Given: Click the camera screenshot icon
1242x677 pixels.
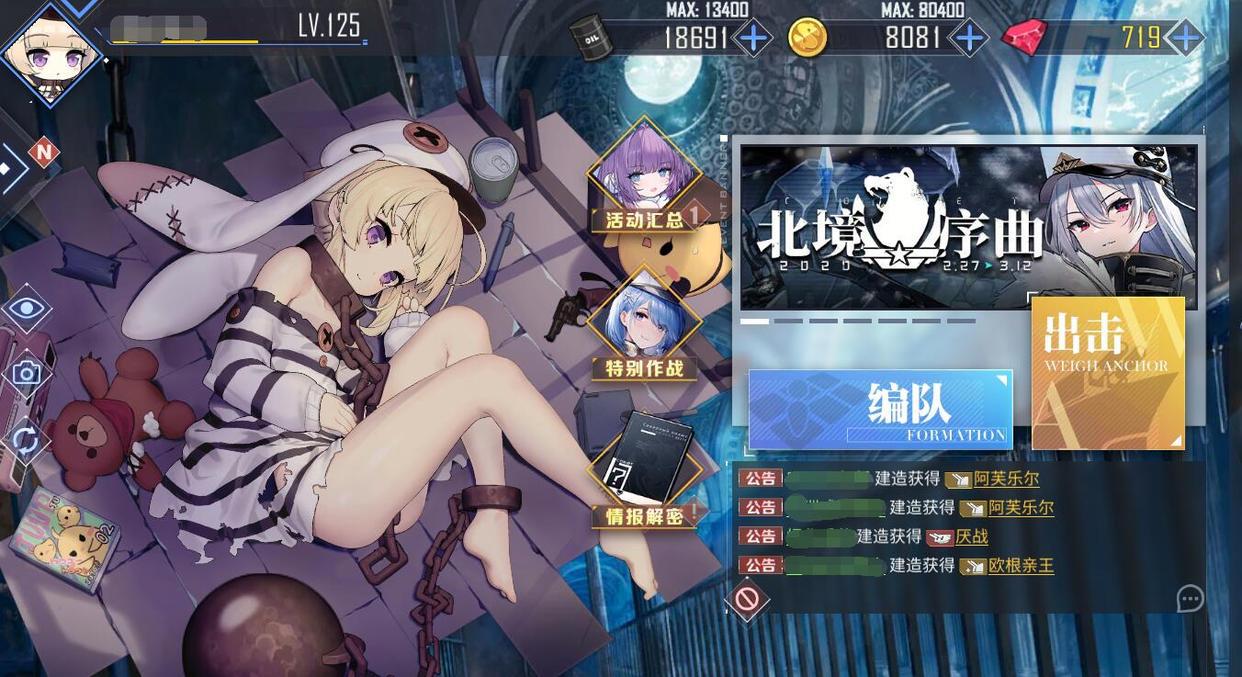Looking at the screenshot, I should pyautogui.click(x=26, y=374).
